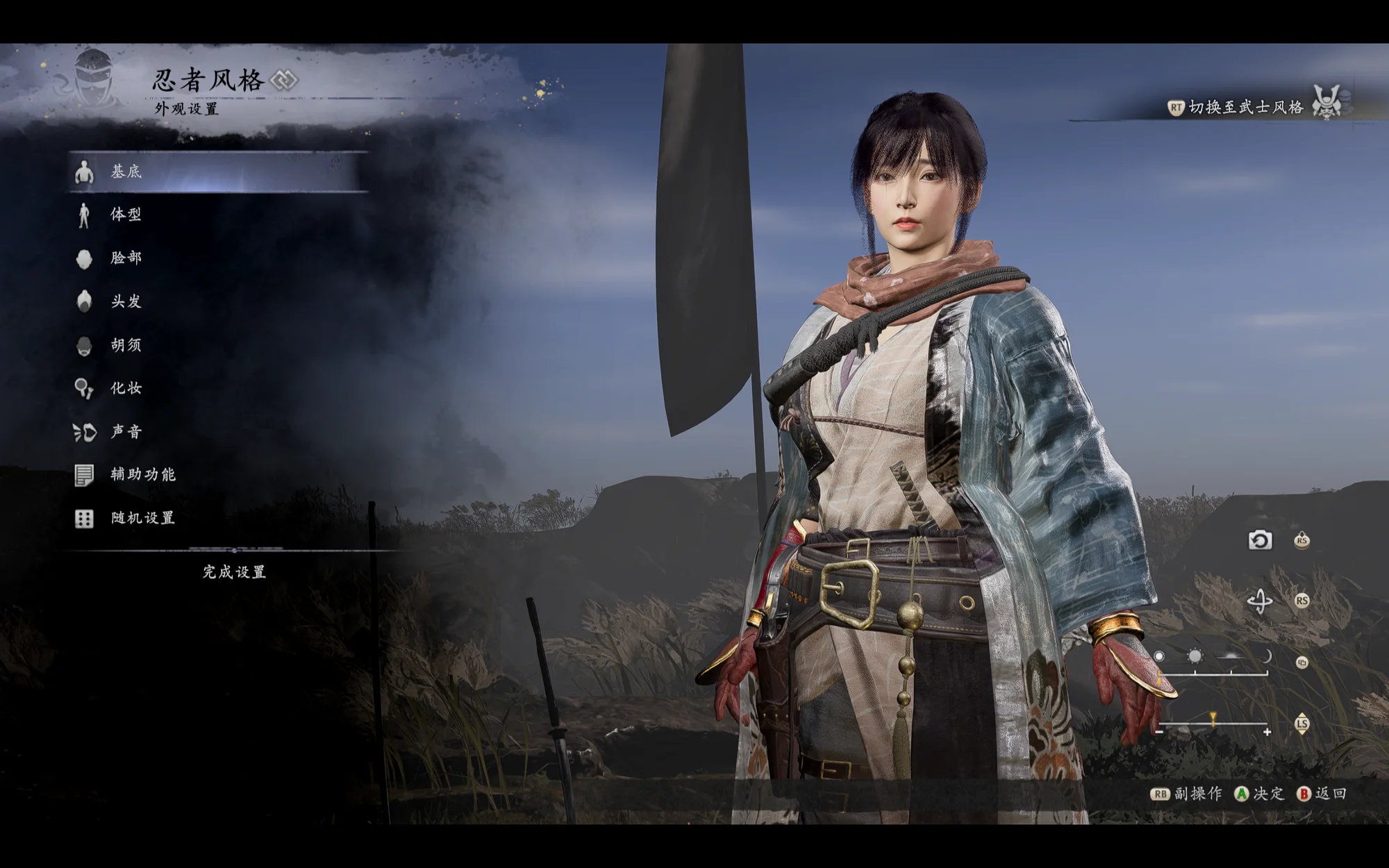This screenshot has width=1389, height=868.
Task: Click 完成设置 to finish customization
Action: point(234,572)
